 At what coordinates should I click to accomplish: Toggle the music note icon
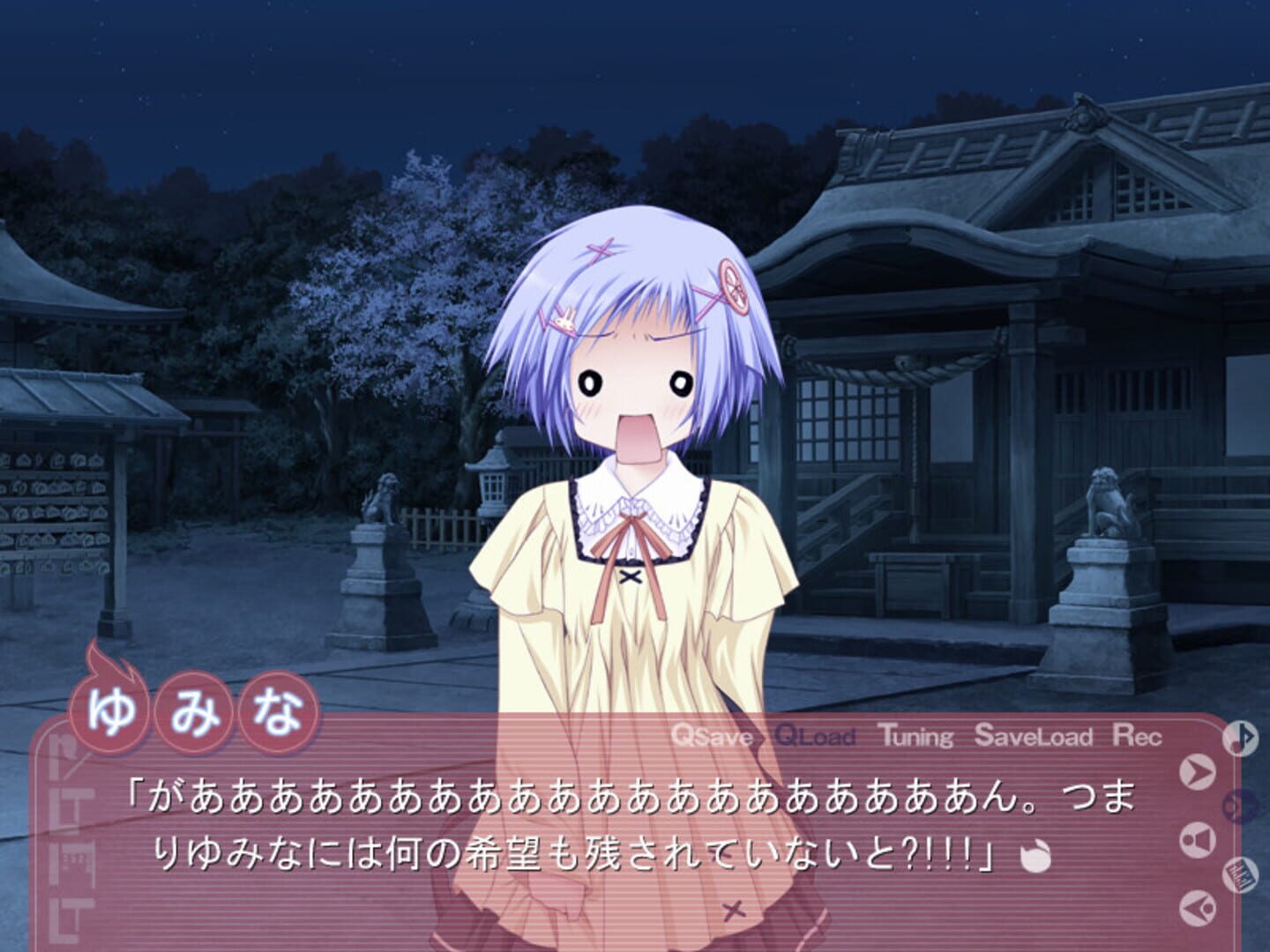pos(1239,739)
